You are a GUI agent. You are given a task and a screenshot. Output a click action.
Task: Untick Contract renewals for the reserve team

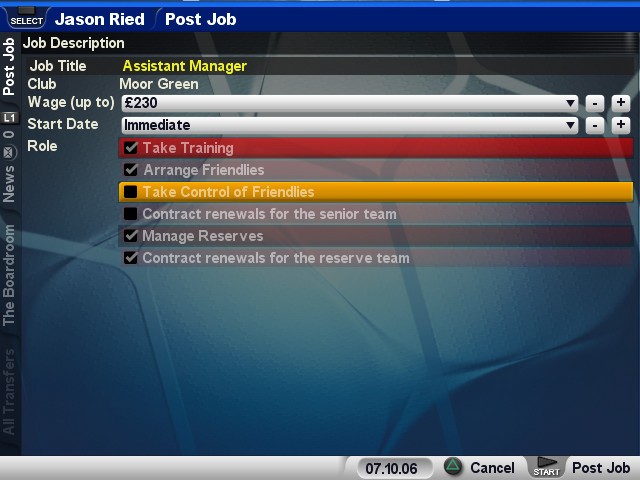pos(131,258)
